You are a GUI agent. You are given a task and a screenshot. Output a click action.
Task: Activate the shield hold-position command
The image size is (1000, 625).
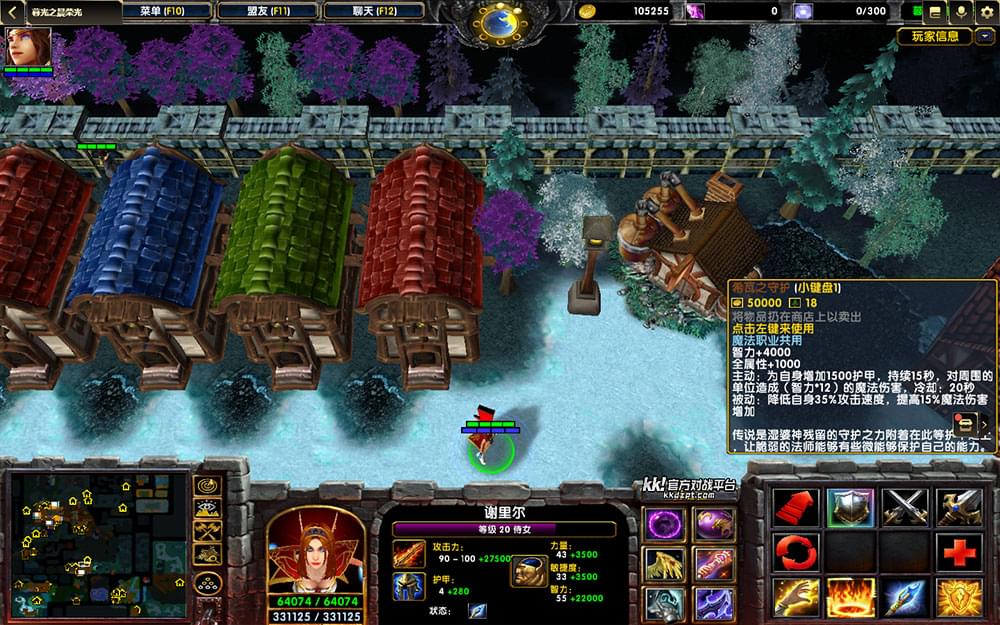point(850,507)
